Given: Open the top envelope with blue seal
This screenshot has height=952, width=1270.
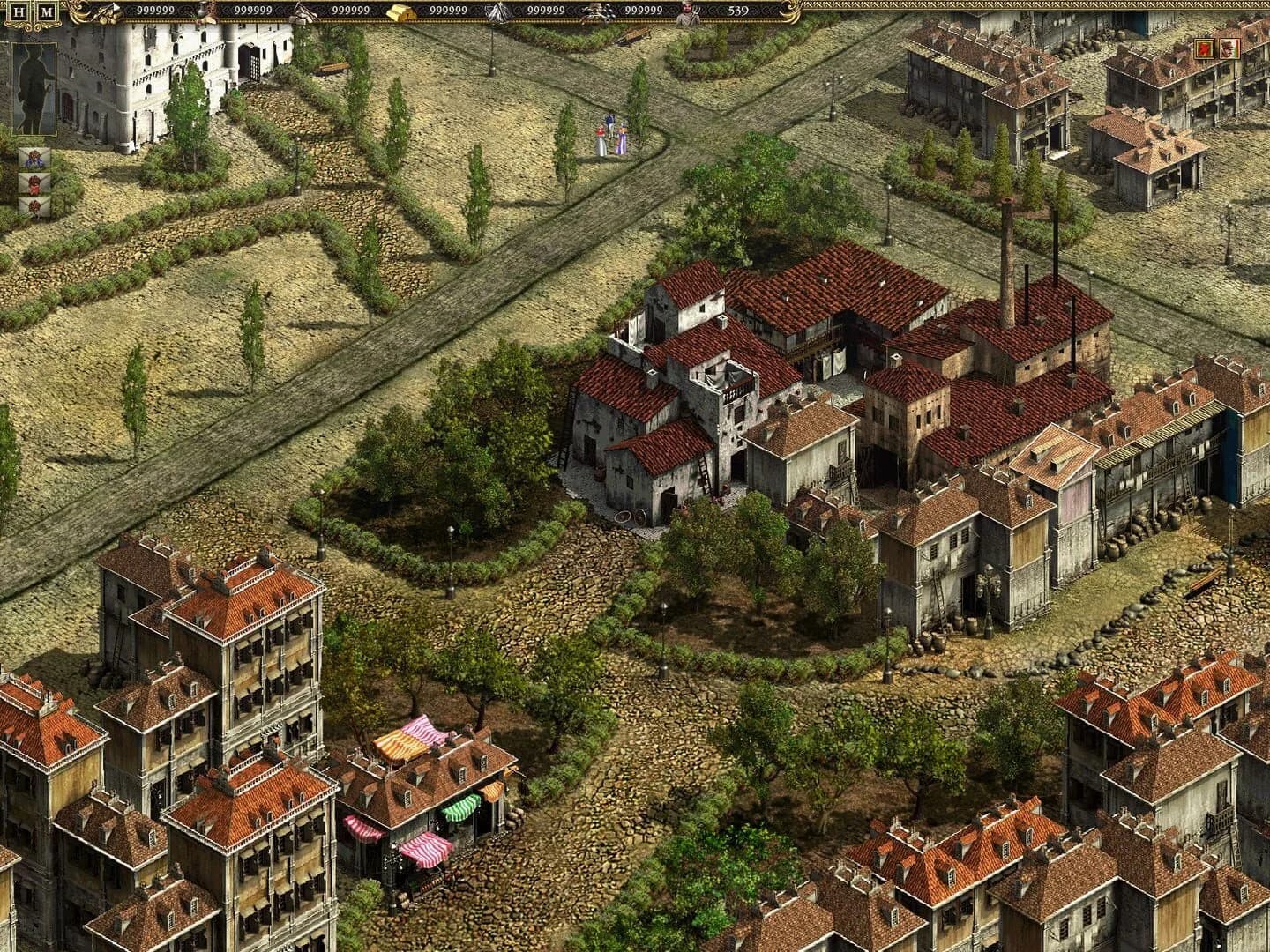Looking at the screenshot, I should 34,159.
